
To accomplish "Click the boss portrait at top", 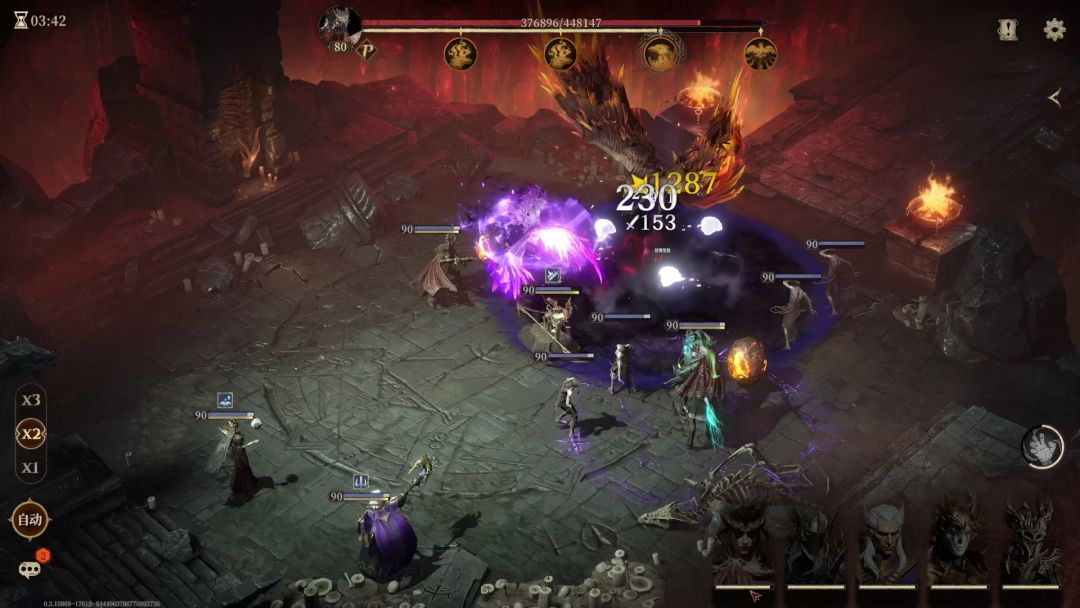I will pyautogui.click(x=339, y=24).
